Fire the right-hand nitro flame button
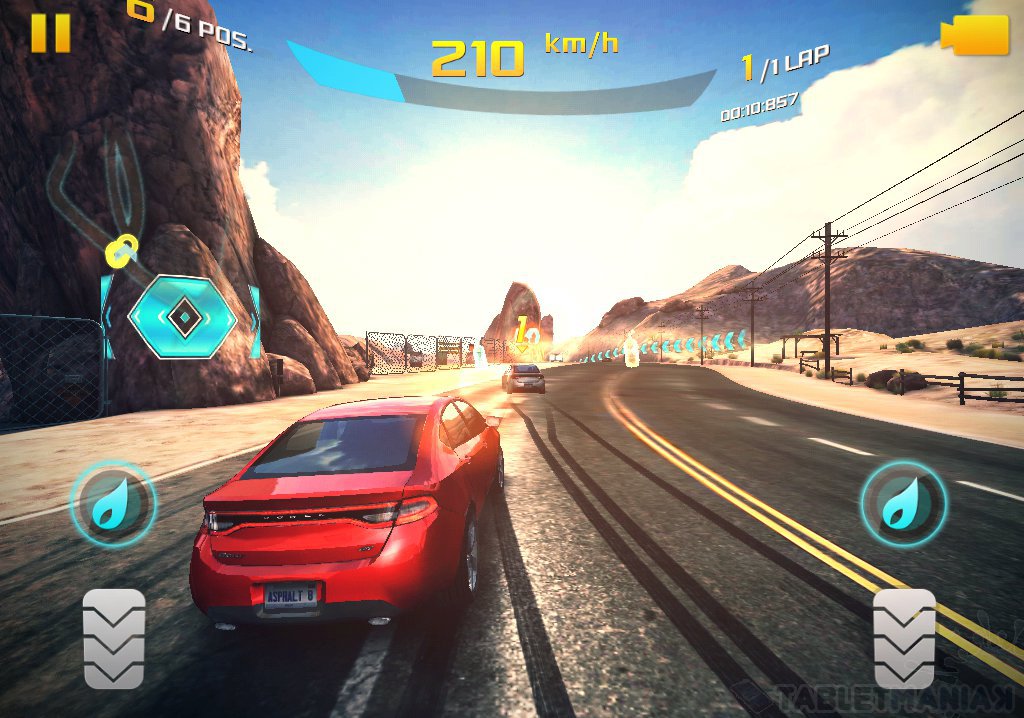The width and height of the screenshot is (1024, 718). pyautogui.click(x=904, y=503)
